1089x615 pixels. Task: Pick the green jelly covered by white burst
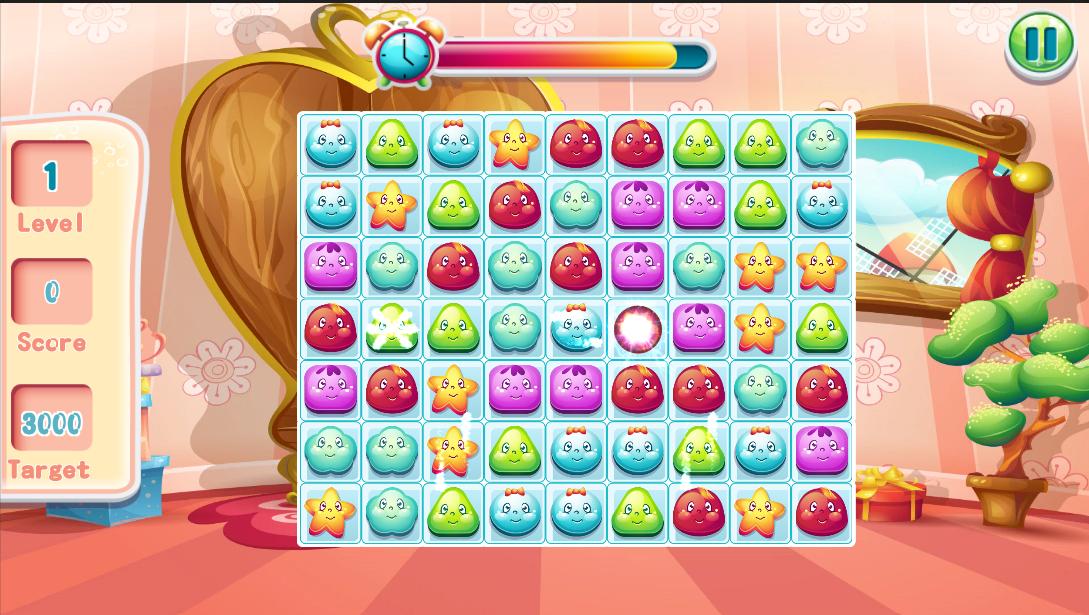[x=391, y=328]
